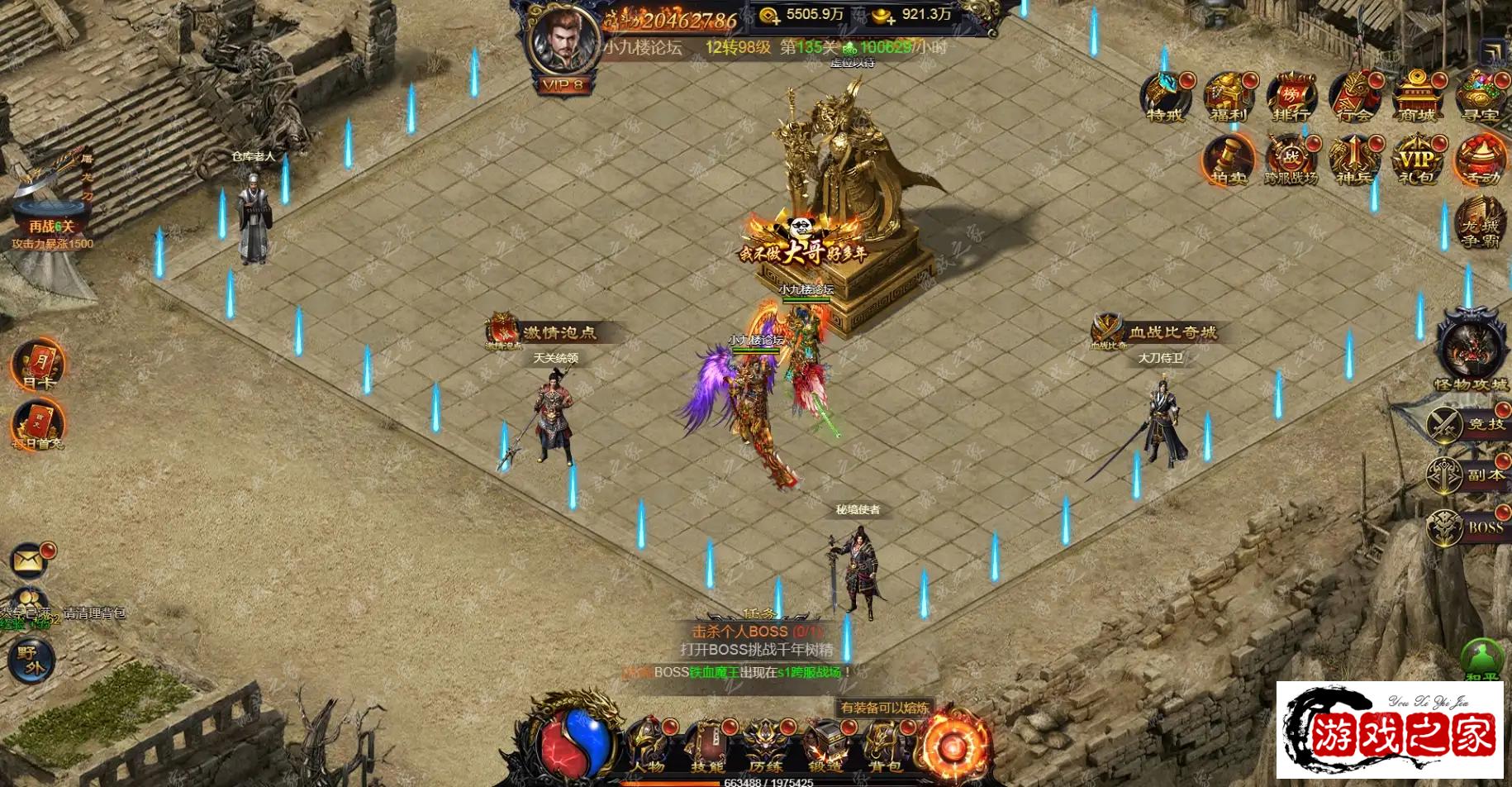Open the 活动 events menu
The width and height of the screenshot is (1512, 787).
1479,160
